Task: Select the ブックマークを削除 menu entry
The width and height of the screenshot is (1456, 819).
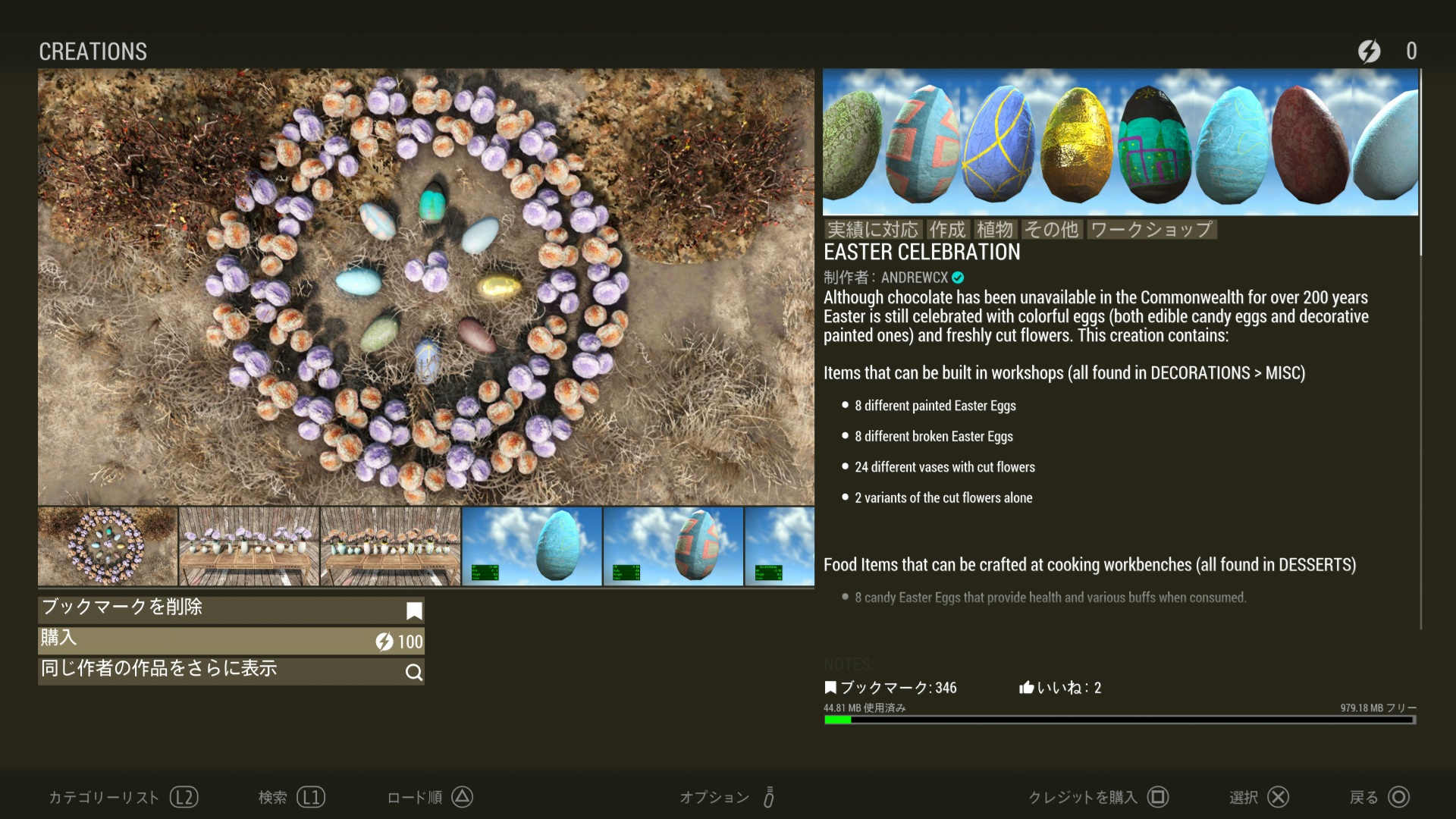Action: [x=231, y=609]
